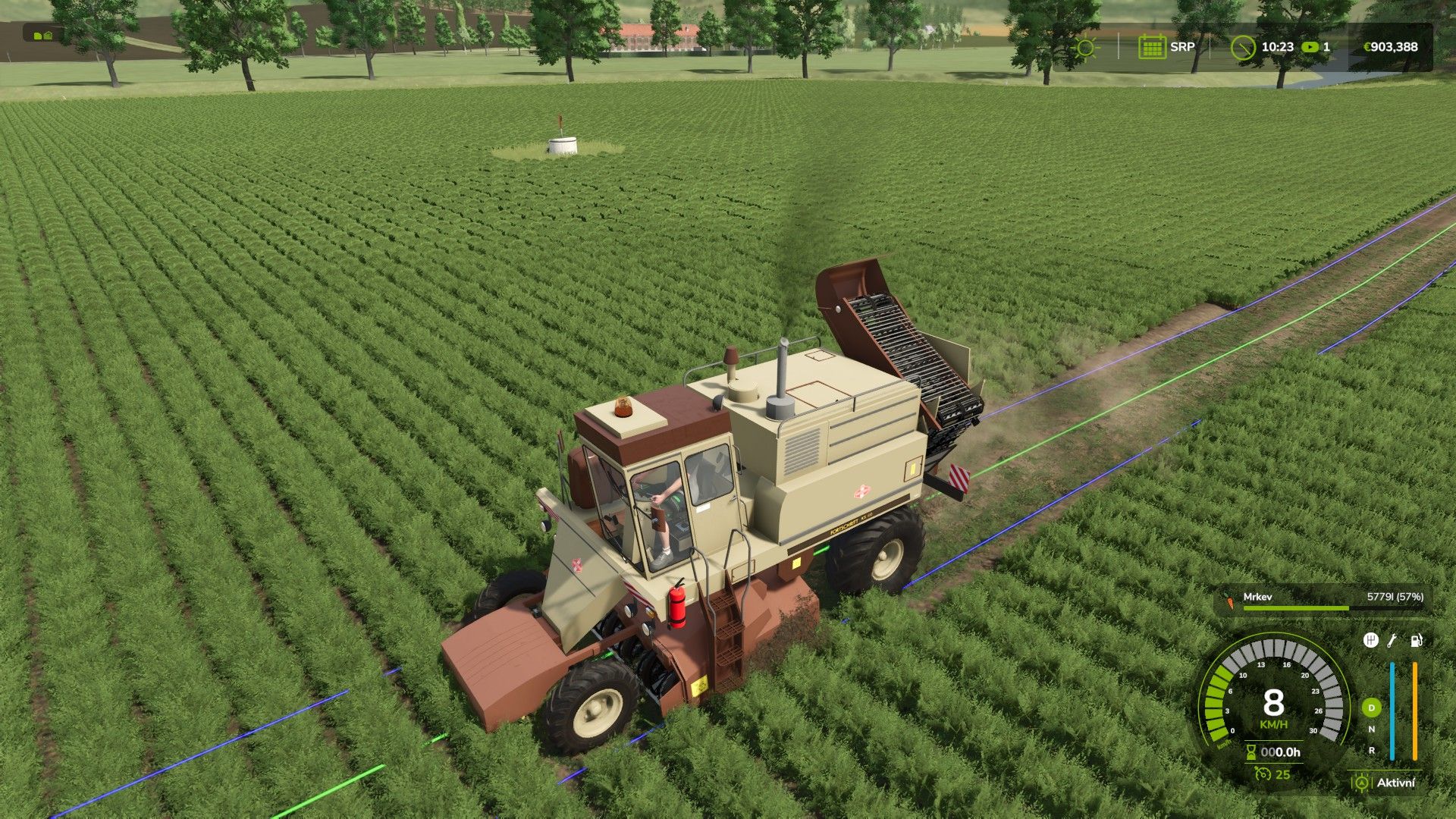Click the sun weather icon
1456x819 pixels.
click(x=1086, y=47)
